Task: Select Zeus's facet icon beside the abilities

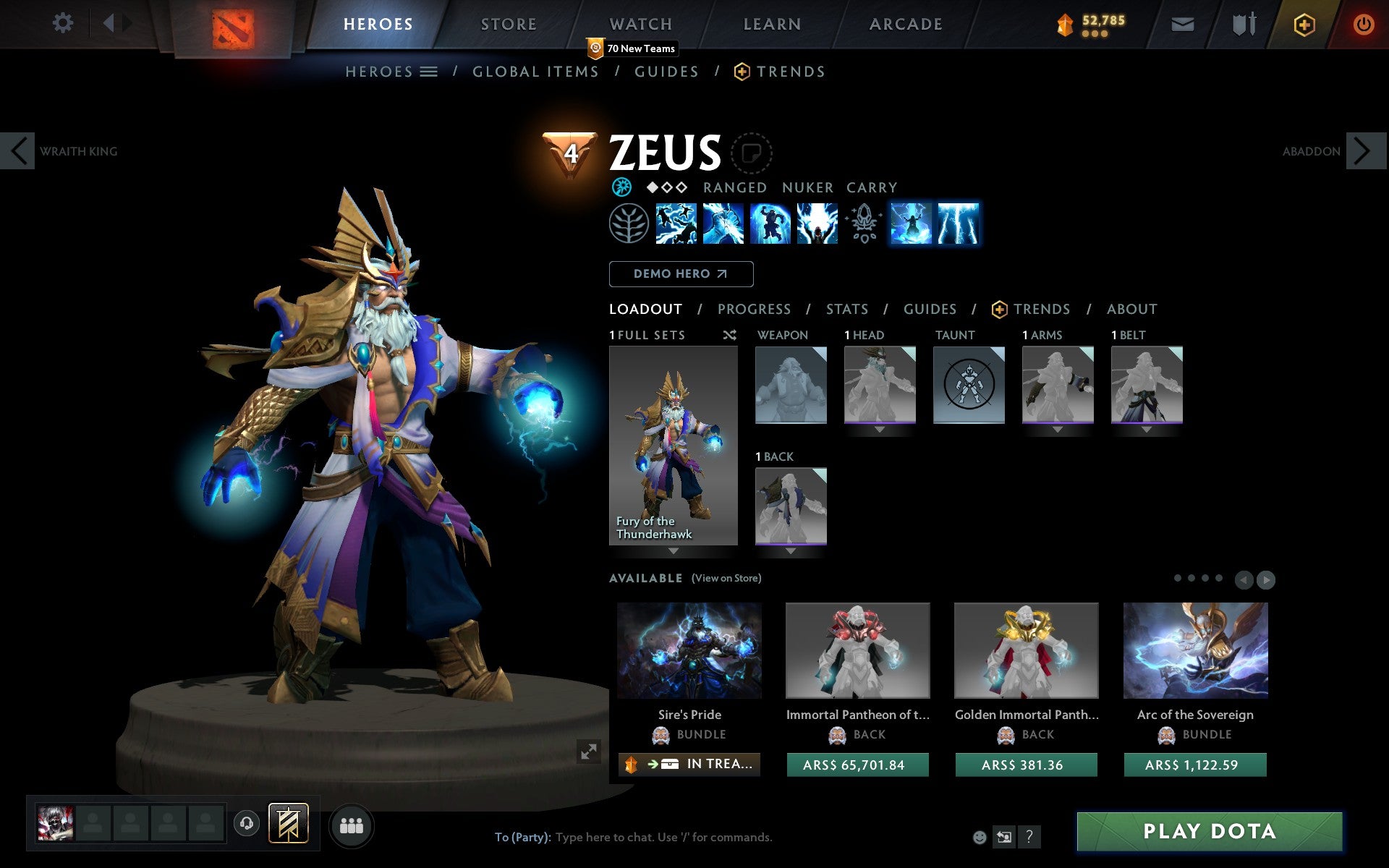Action: pos(621,187)
